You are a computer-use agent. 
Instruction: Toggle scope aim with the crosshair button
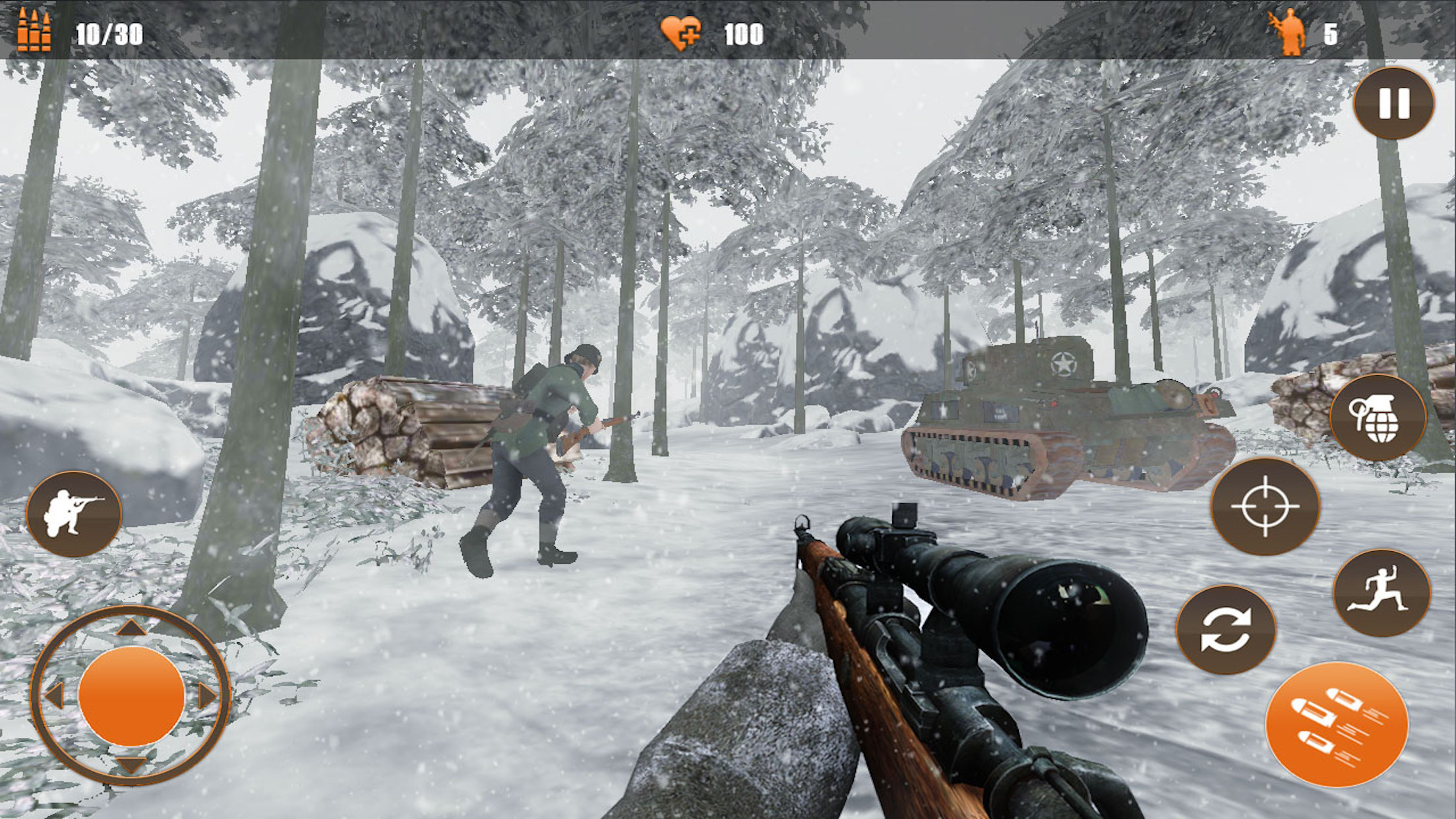[x=1265, y=506]
